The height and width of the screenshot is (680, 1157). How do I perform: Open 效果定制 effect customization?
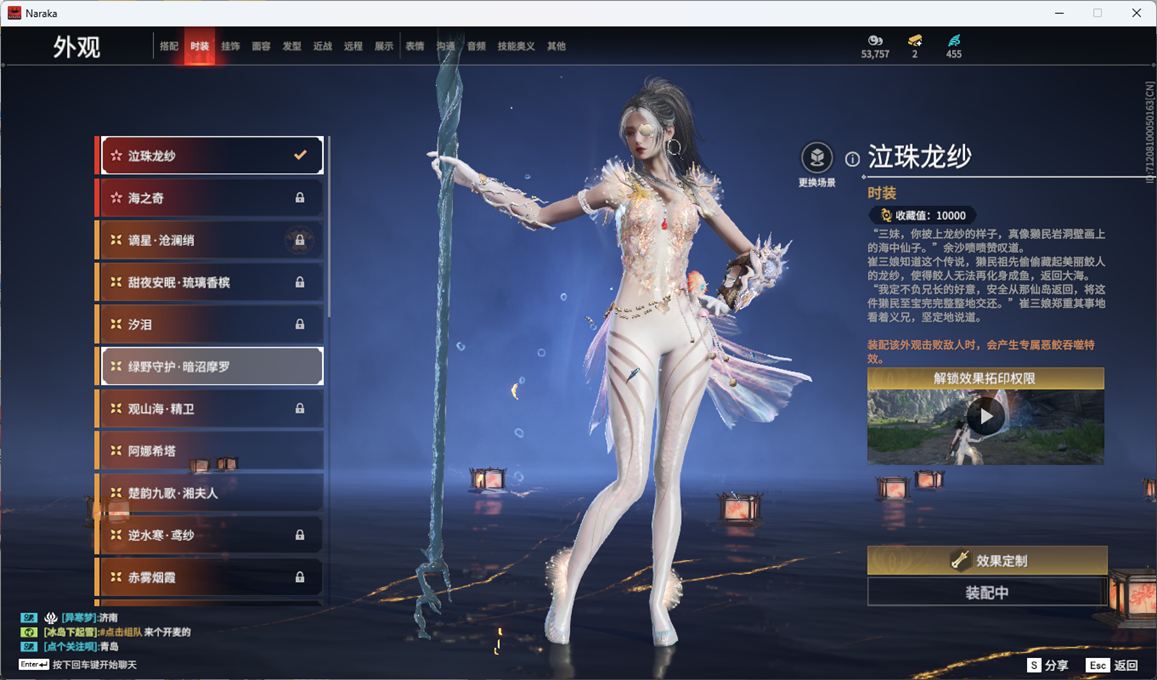[987, 561]
